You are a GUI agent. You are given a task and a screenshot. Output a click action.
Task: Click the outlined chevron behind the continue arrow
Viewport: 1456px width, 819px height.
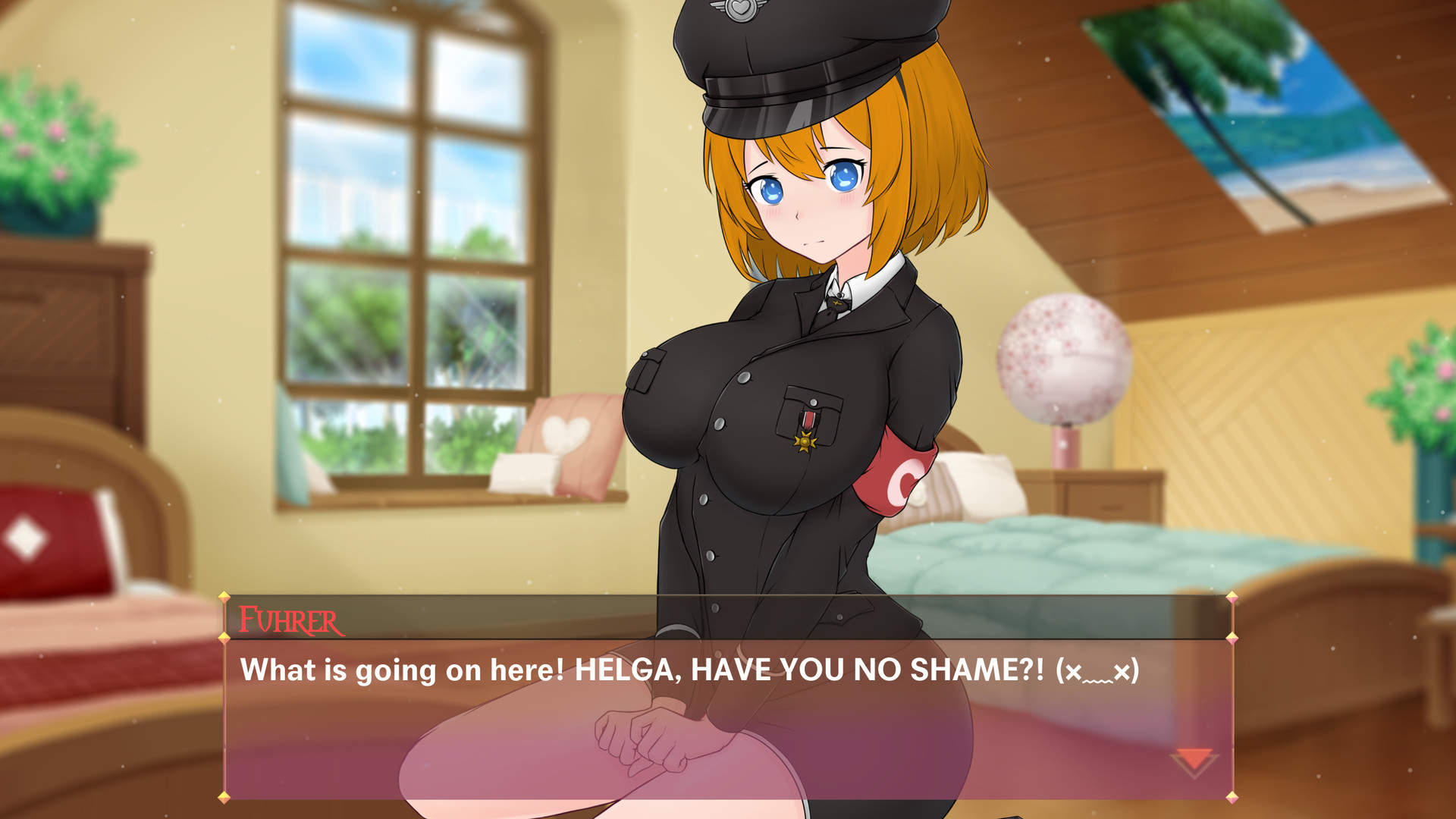pyautogui.click(x=1194, y=773)
